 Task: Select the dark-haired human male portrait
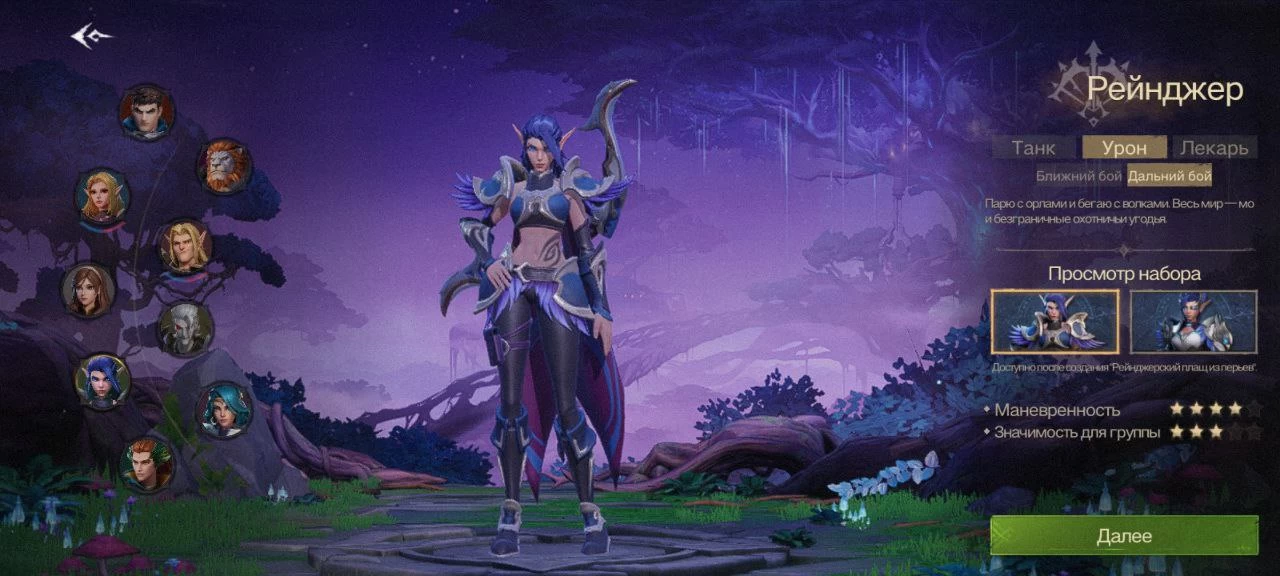tap(147, 112)
